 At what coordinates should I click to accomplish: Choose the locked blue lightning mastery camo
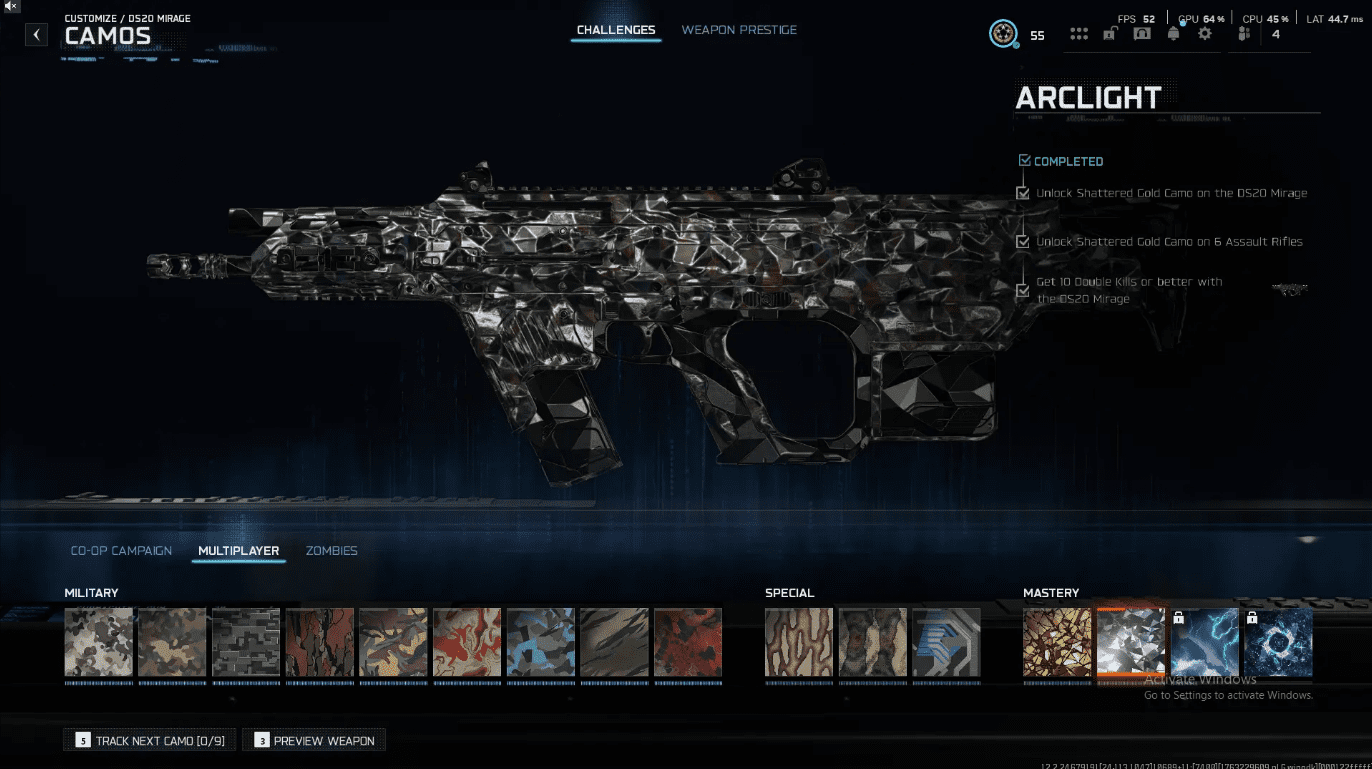[1205, 643]
